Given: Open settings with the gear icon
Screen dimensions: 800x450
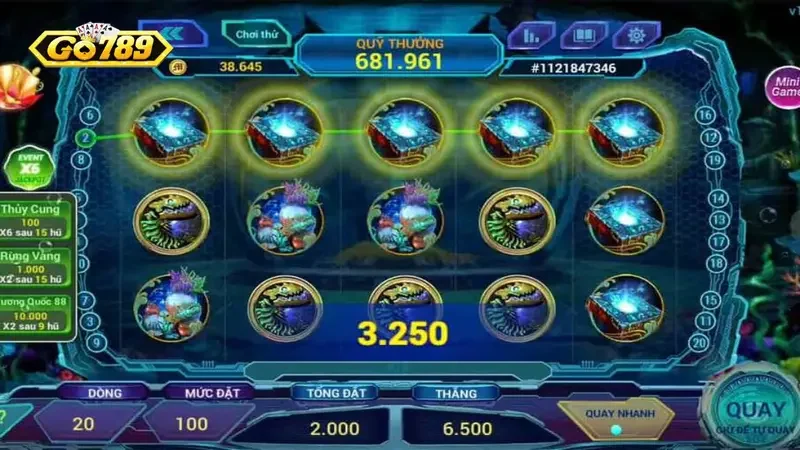Looking at the screenshot, I should 636,35.
